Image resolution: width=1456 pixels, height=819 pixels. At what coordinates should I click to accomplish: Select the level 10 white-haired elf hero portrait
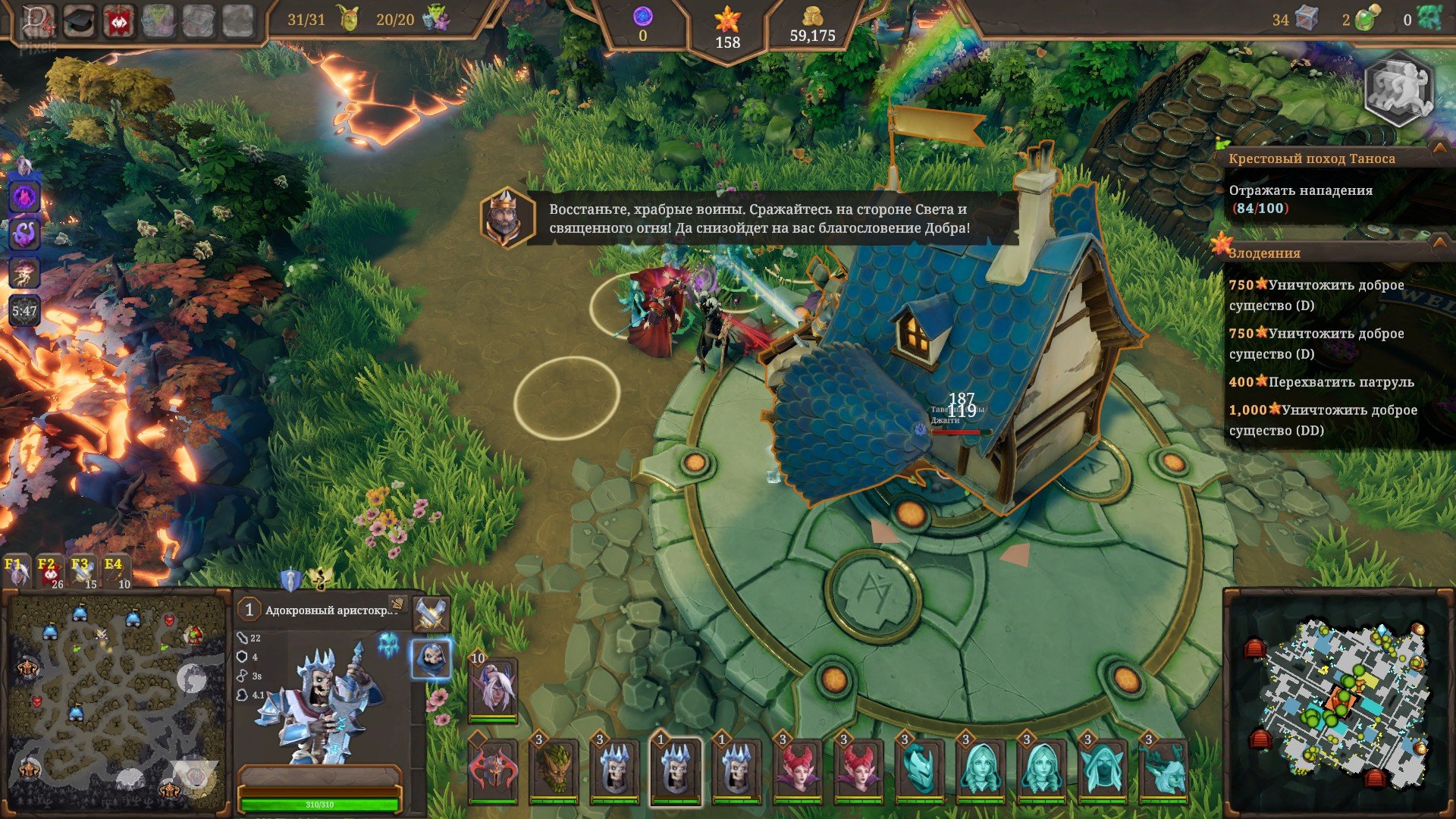(493, 687)
